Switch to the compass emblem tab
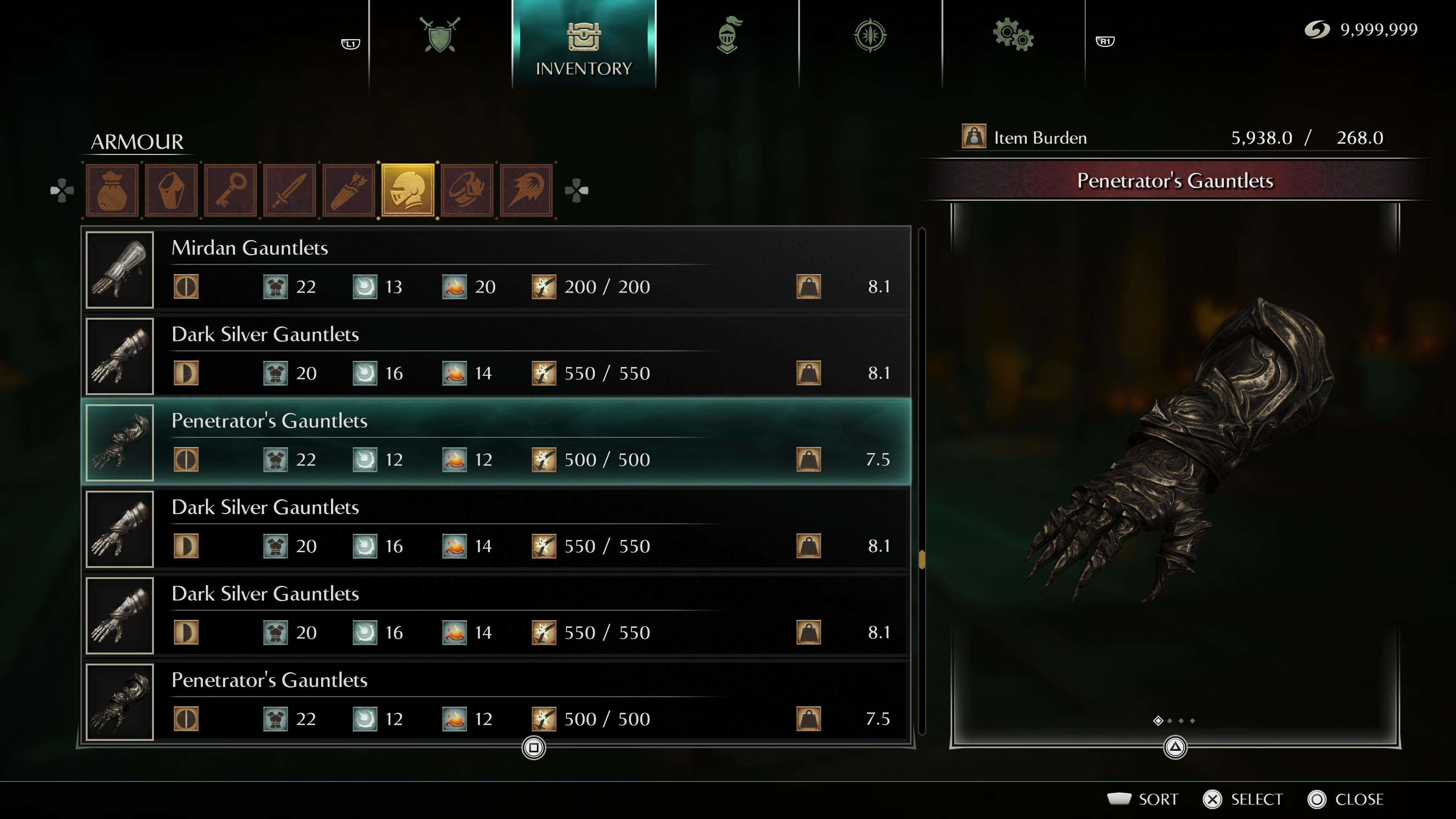Viewport: 1456px width, 819px height. tap(870, 35)
